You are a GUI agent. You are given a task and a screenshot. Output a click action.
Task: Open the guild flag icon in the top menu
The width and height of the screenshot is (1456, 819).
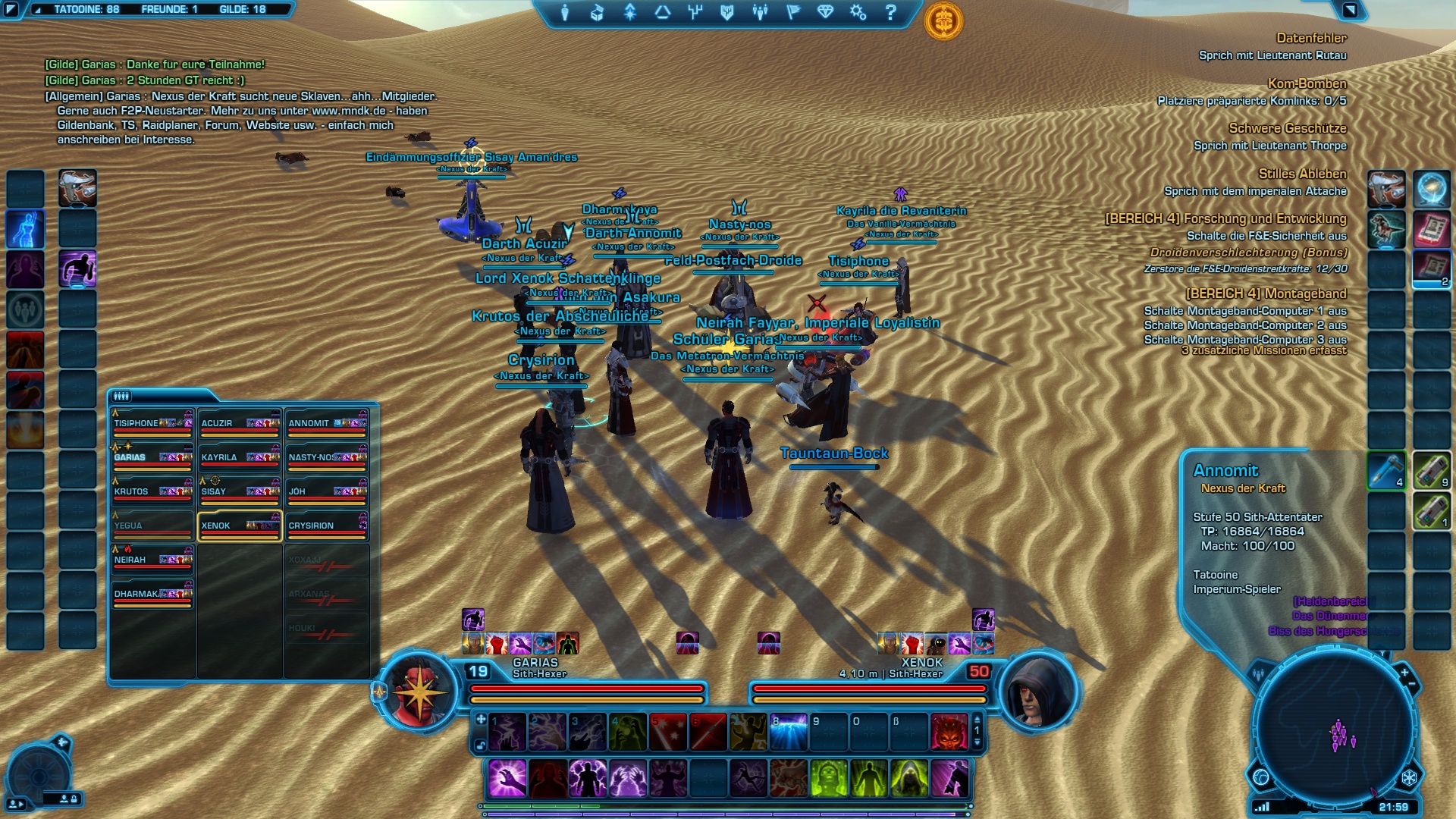(792, 12)
